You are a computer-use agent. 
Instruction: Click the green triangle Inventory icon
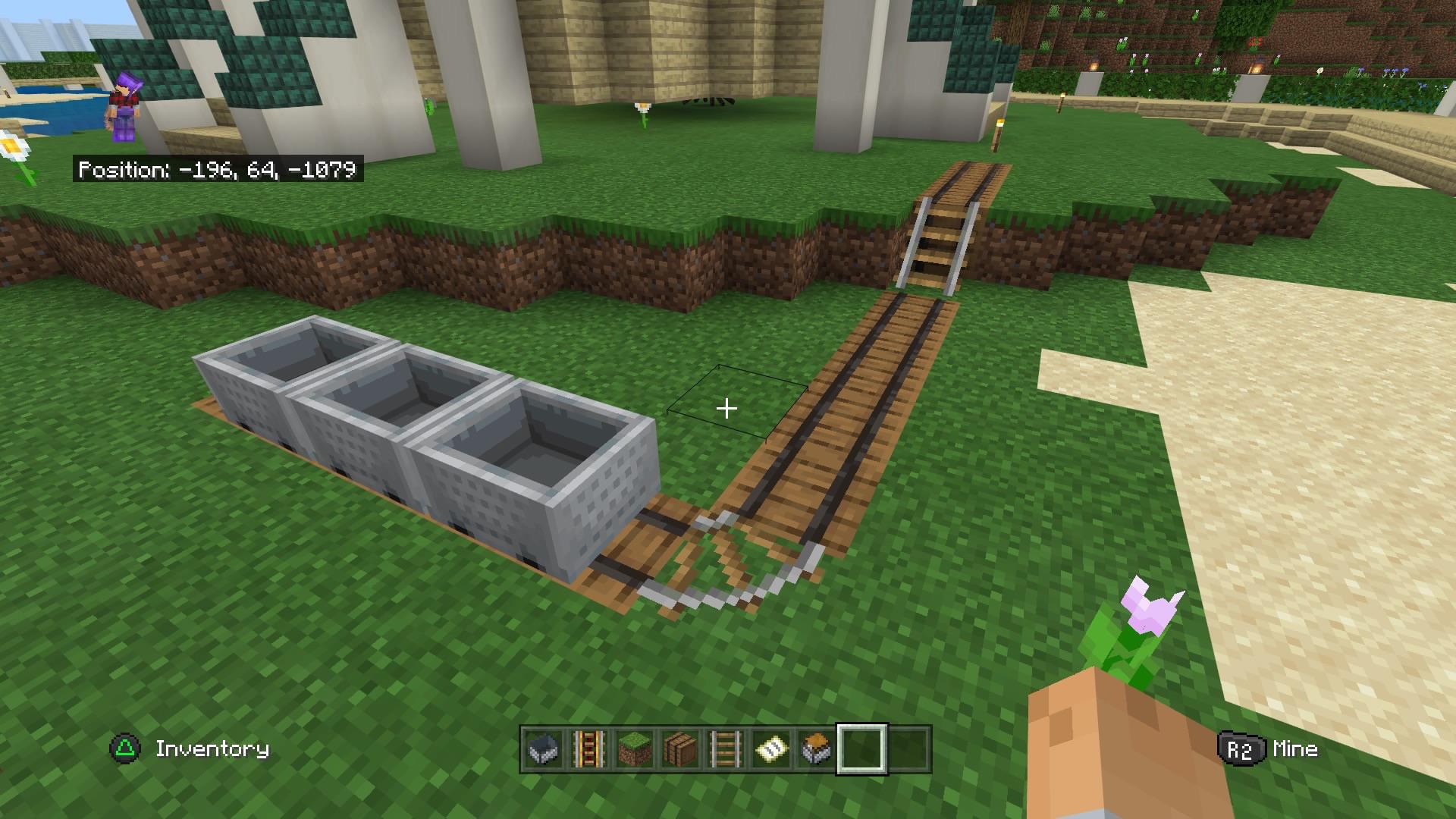coord(124,749)
